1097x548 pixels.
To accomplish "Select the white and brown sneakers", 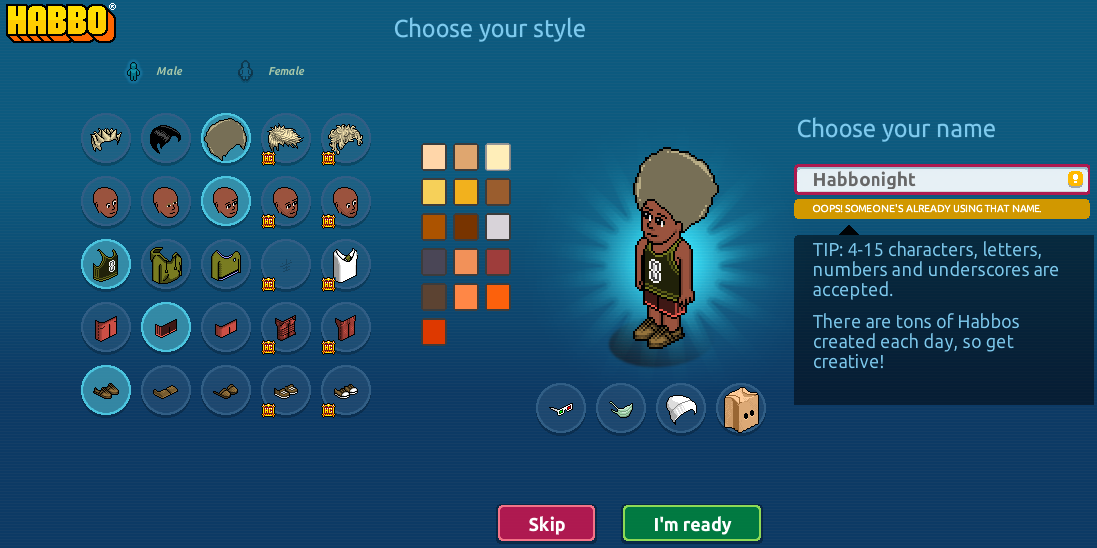I will pos(346,390).
